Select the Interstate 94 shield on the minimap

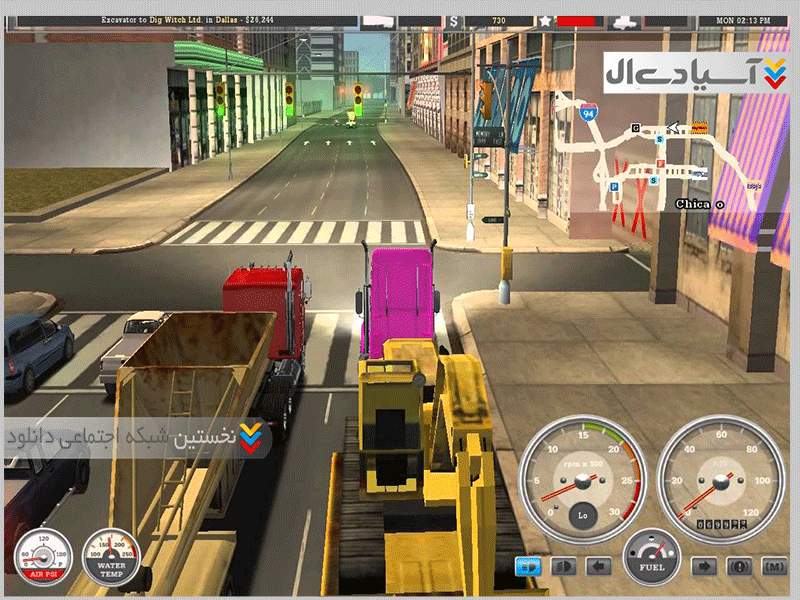590,111
